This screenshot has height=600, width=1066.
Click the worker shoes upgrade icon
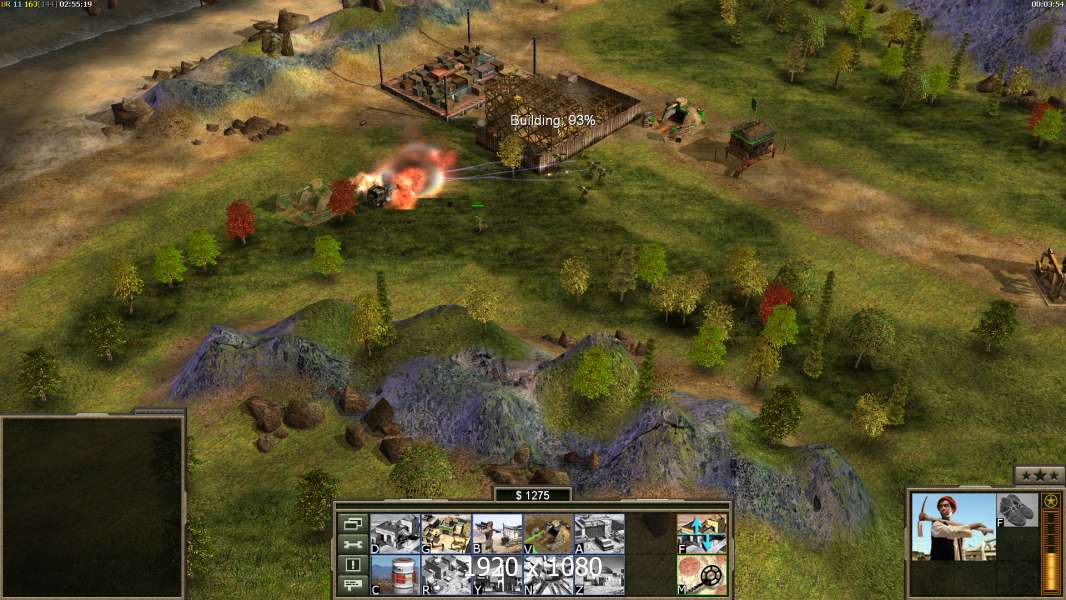point(1017,509)
